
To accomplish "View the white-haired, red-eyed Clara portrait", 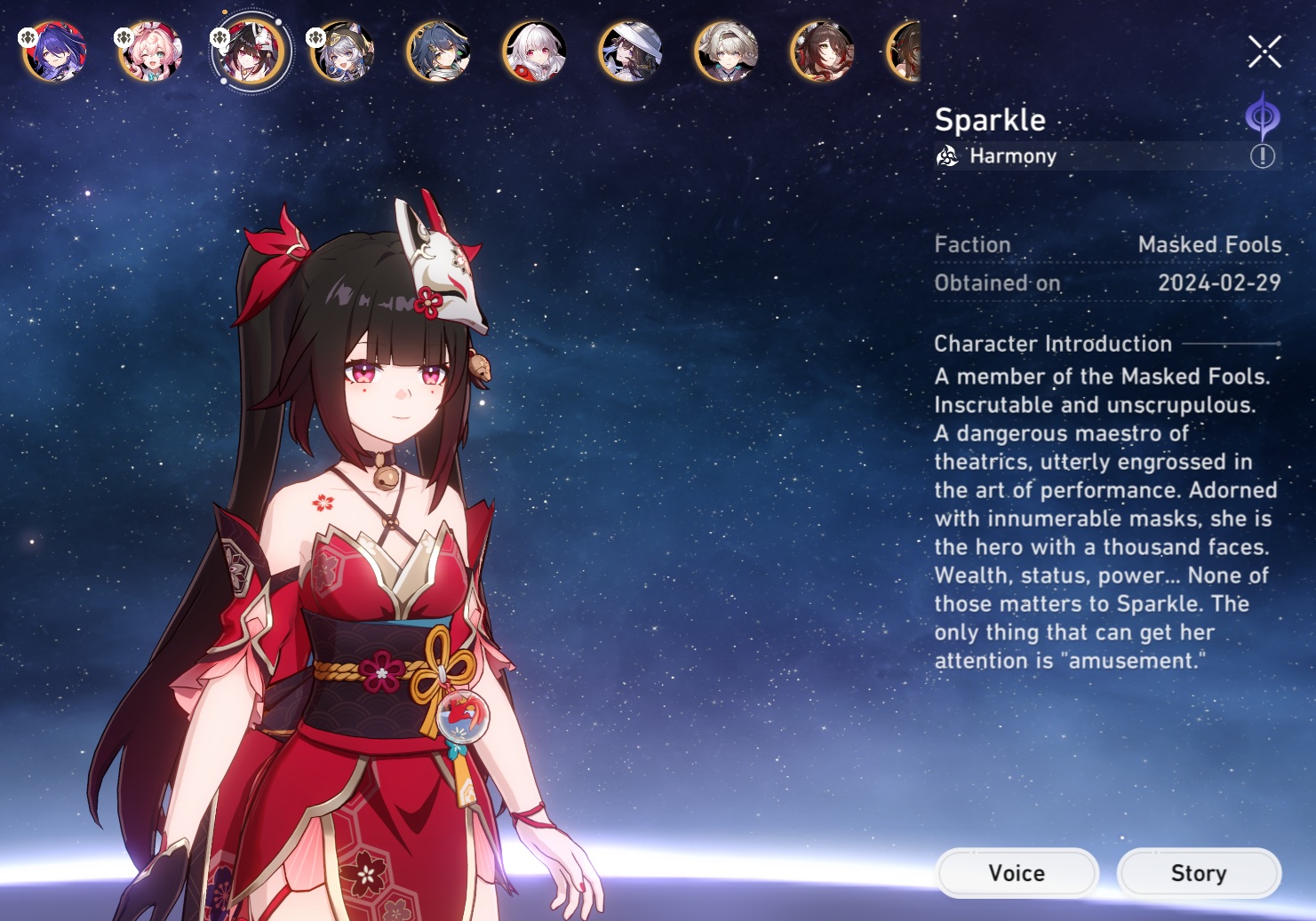I will tap(535, 52).
